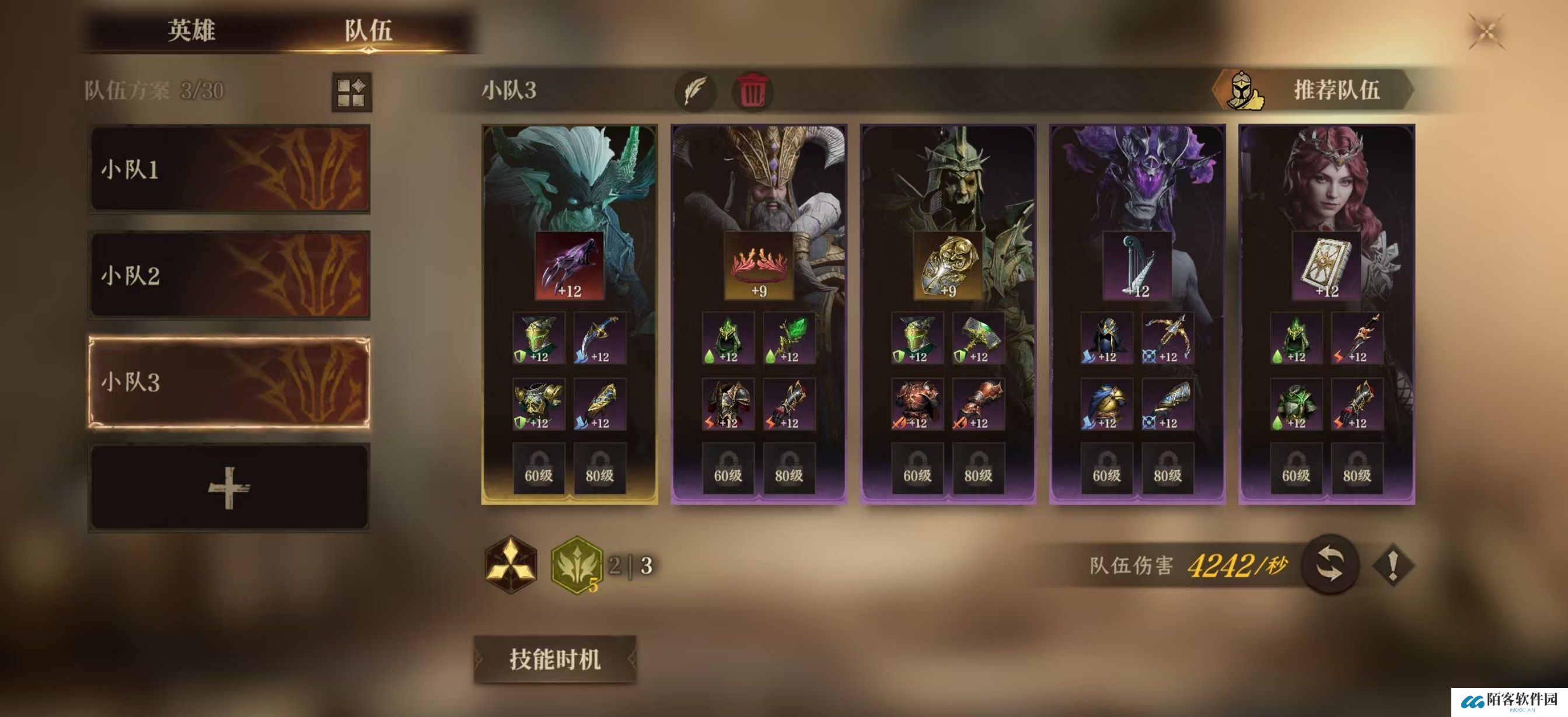Viewport: 1568px width, 717px height.
Task: Select the white spellbook artifact slot
Action: [x=1326, y=265]
